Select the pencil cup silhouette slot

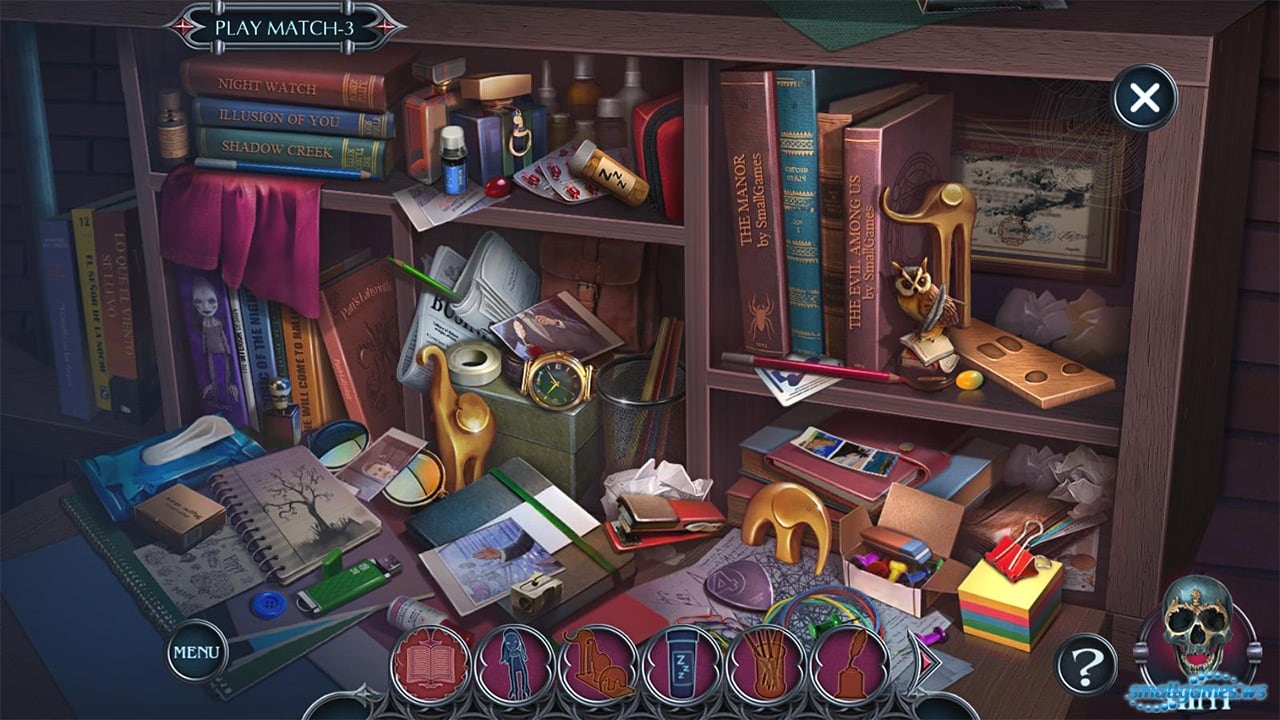(766, 662)
